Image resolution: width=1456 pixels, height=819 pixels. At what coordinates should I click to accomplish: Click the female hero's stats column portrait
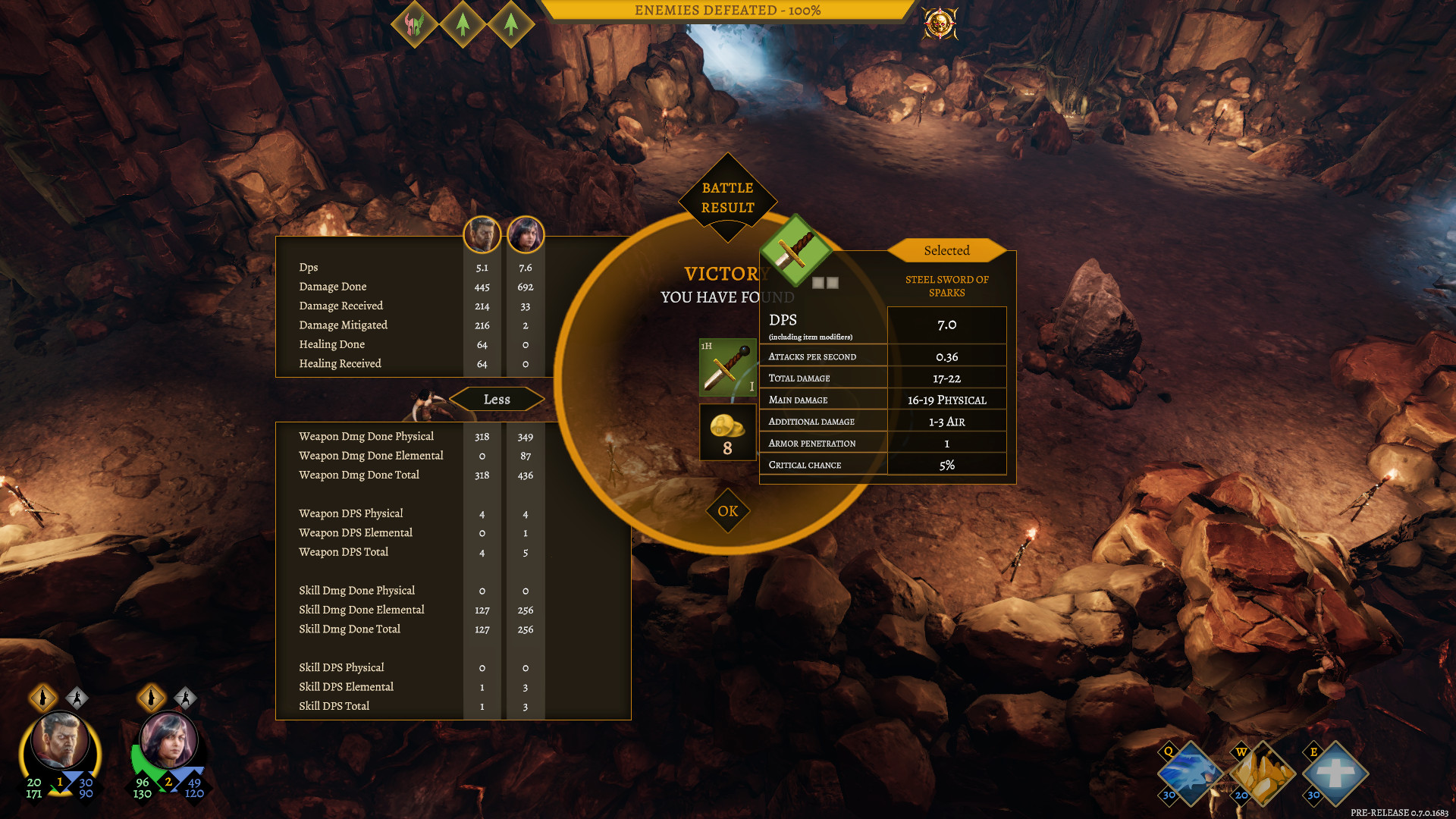(x=526, y=235)
